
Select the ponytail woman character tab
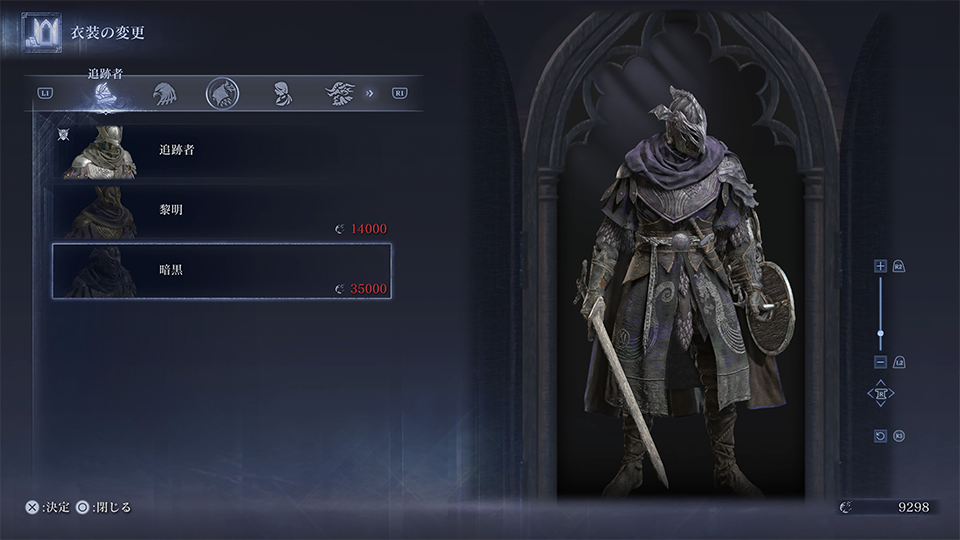tap(282, 94)
